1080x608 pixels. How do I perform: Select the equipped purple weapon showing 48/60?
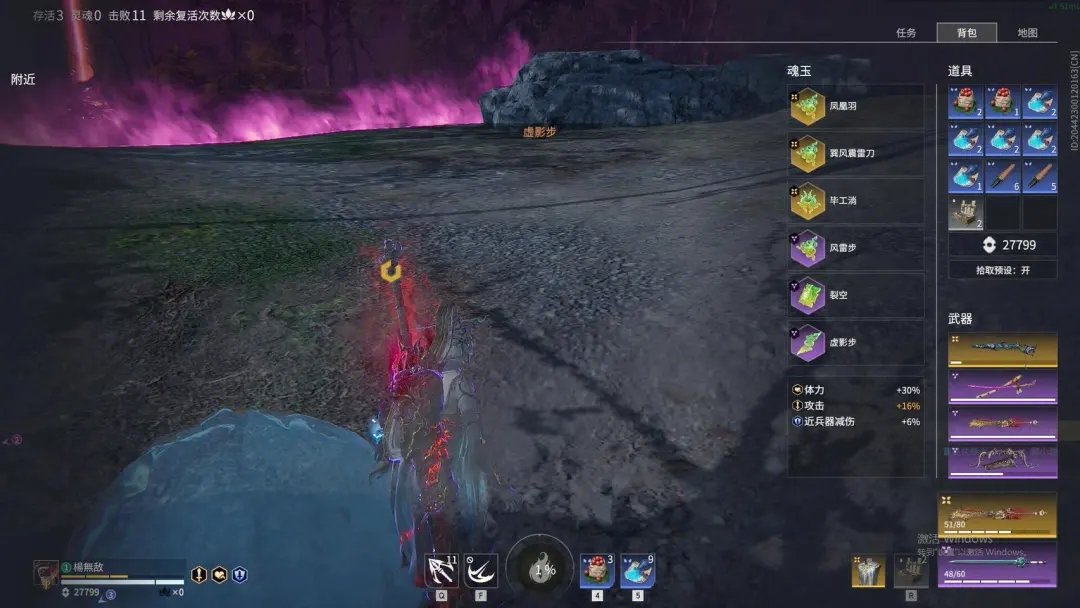point(997,563)
